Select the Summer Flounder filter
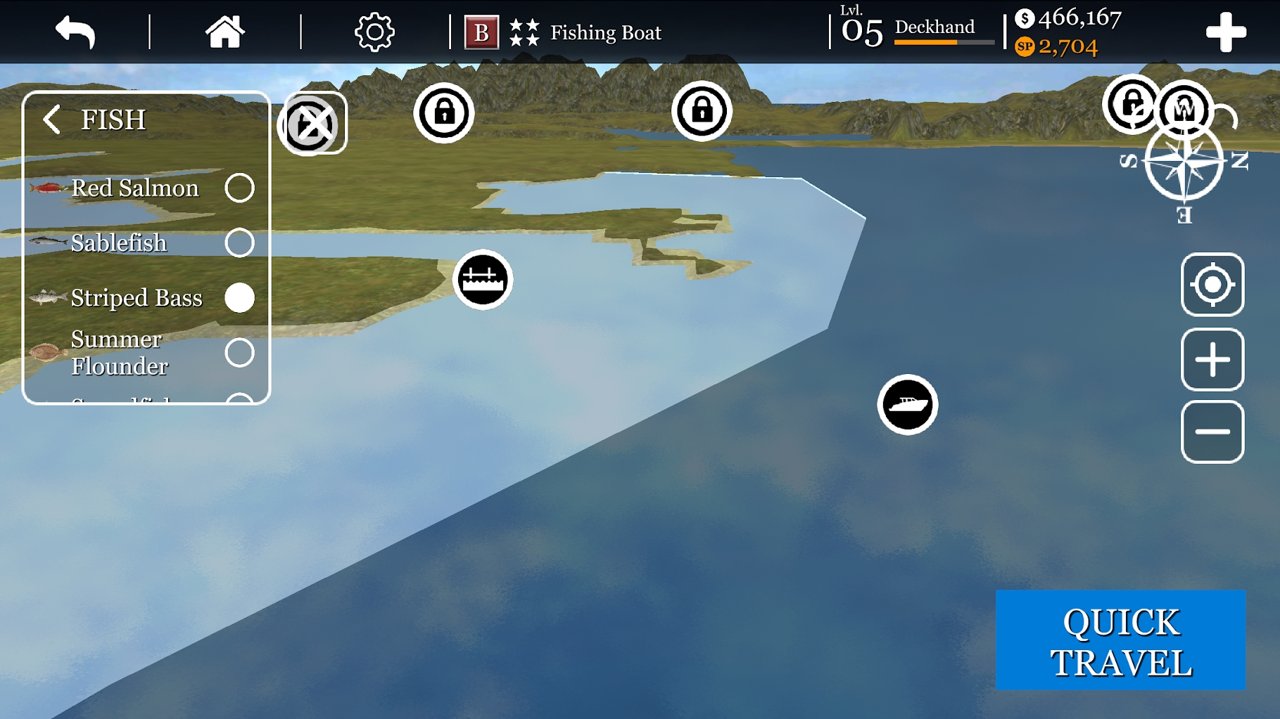The height and width of the screenshot is (719, 1280). point(239,352)
